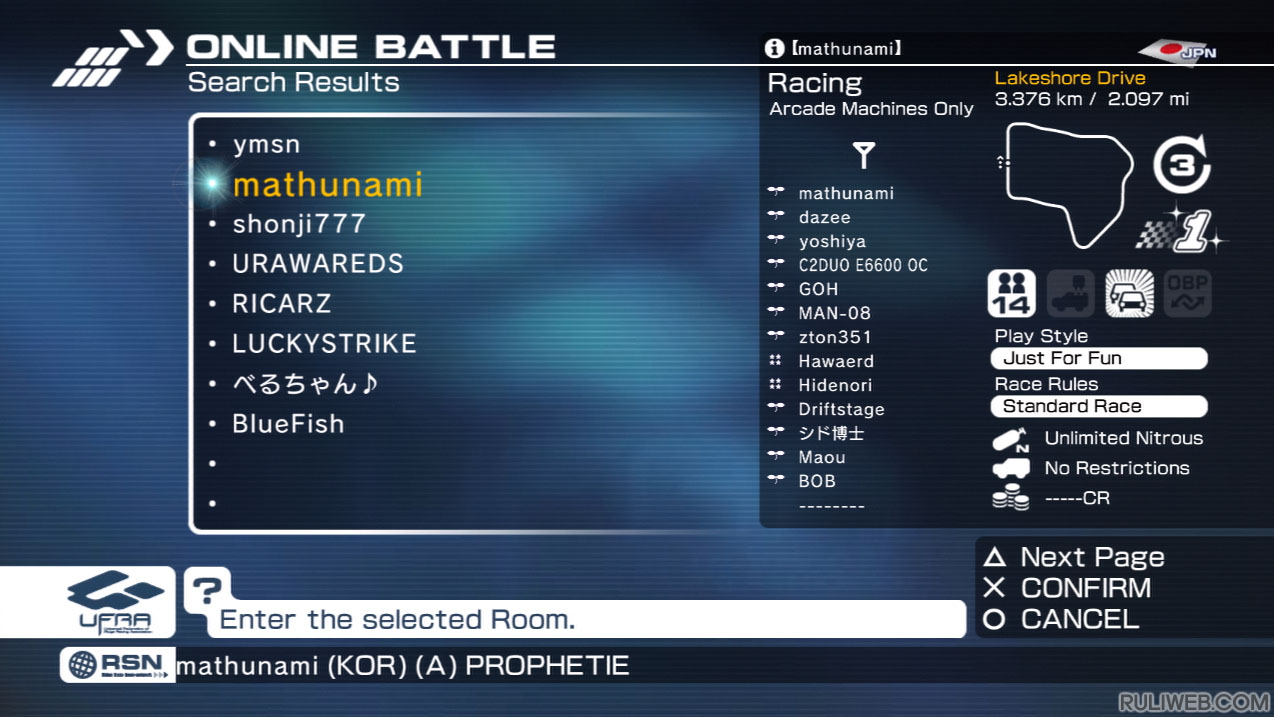Click the question mark help icon
Viewport: 1274px width, 717px height.
tap(206, 590)
